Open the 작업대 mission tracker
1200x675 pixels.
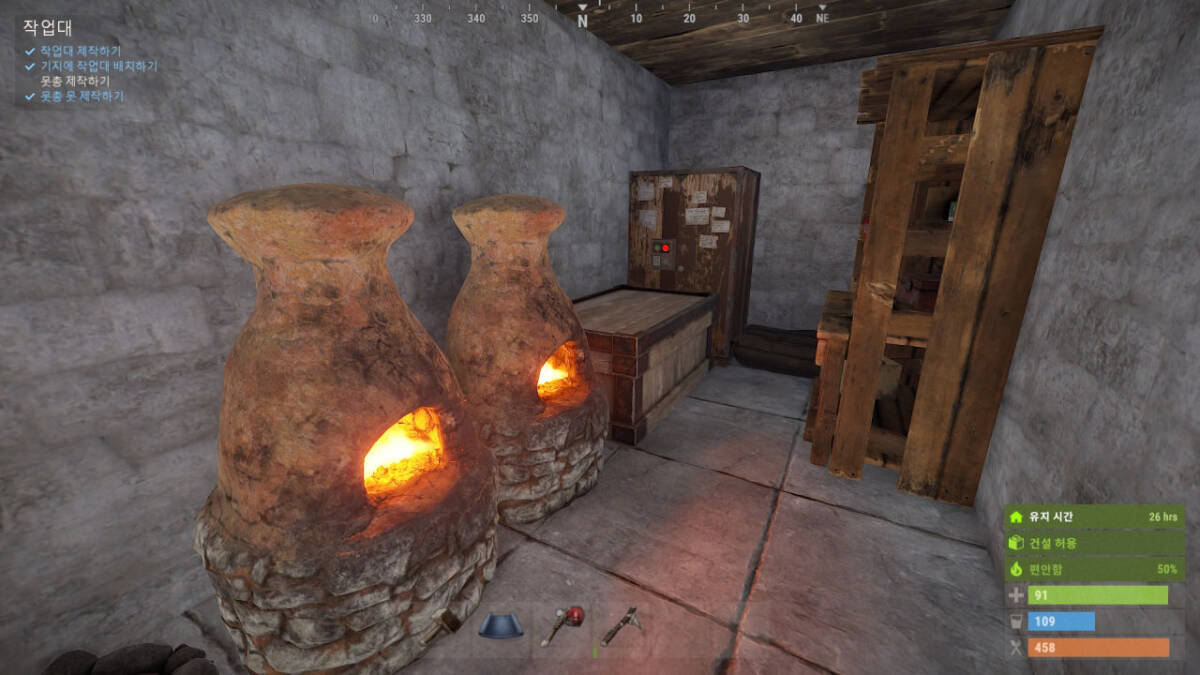(x=48, y=28)
